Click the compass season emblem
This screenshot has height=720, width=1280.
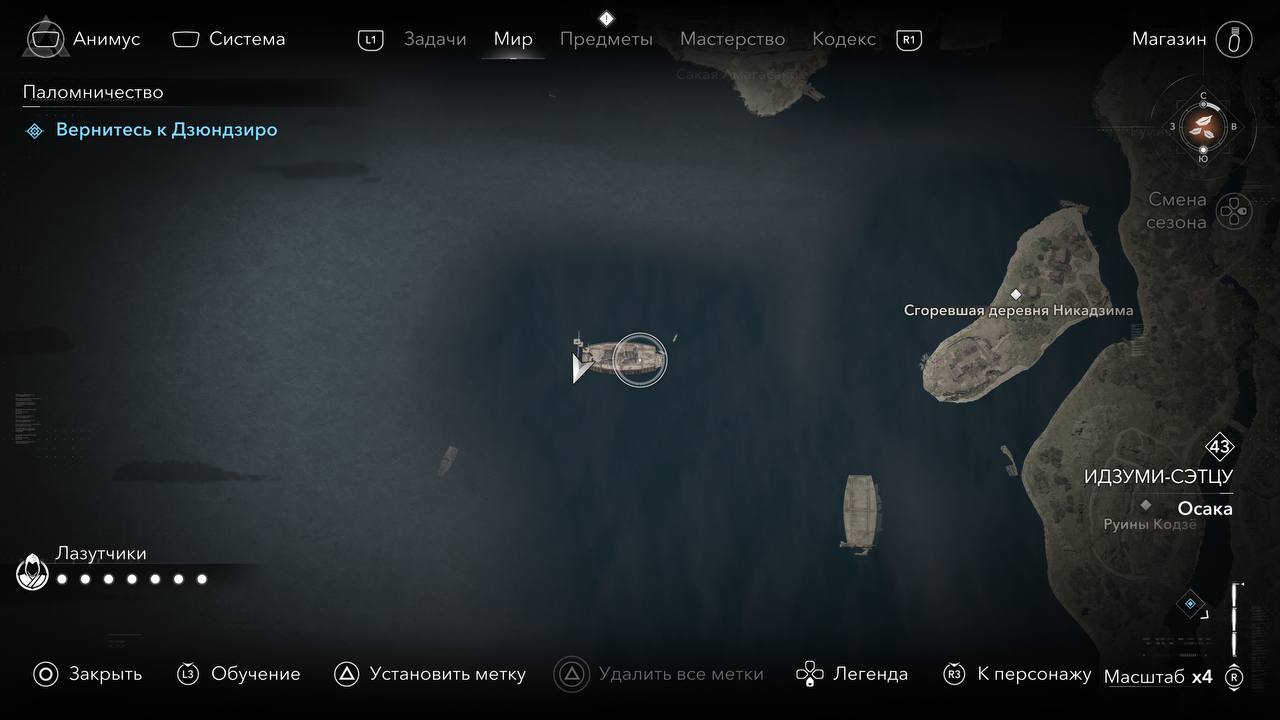coord(1203,127)
